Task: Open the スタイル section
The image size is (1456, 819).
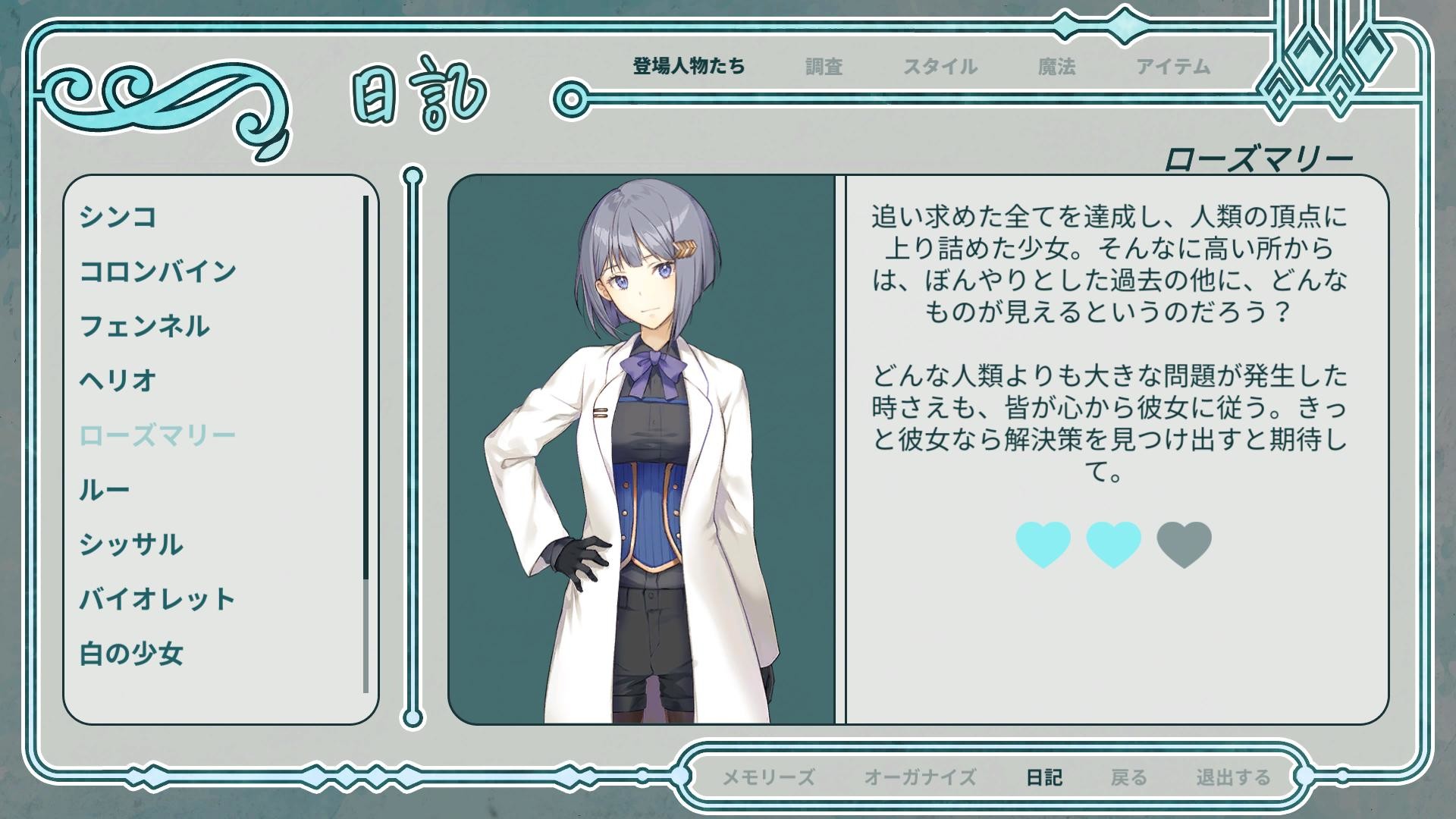Action: tap(940, 67)
